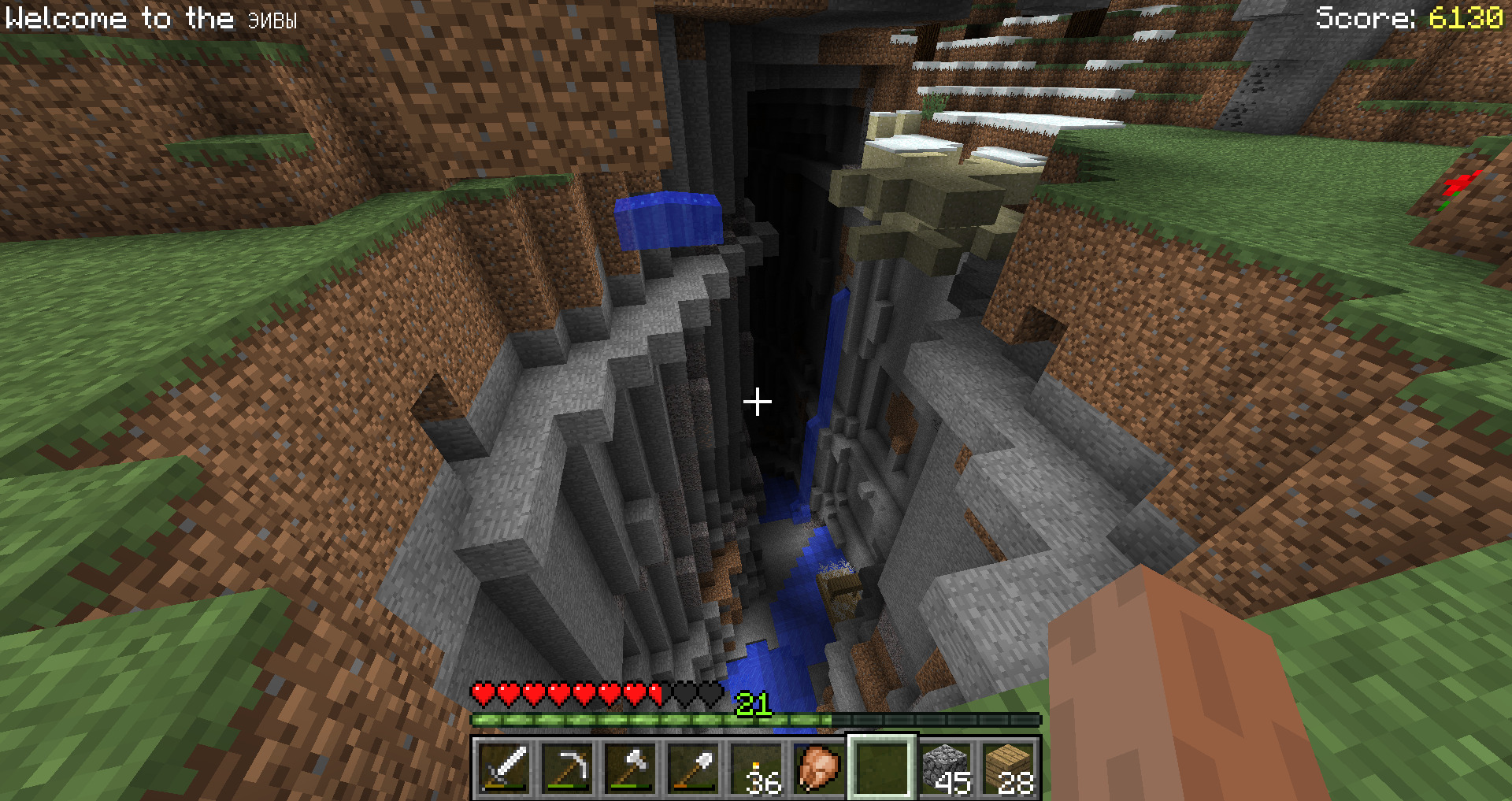Select the stack of 36 torches
Screen dimensions: 1512x801
(756, 767)
